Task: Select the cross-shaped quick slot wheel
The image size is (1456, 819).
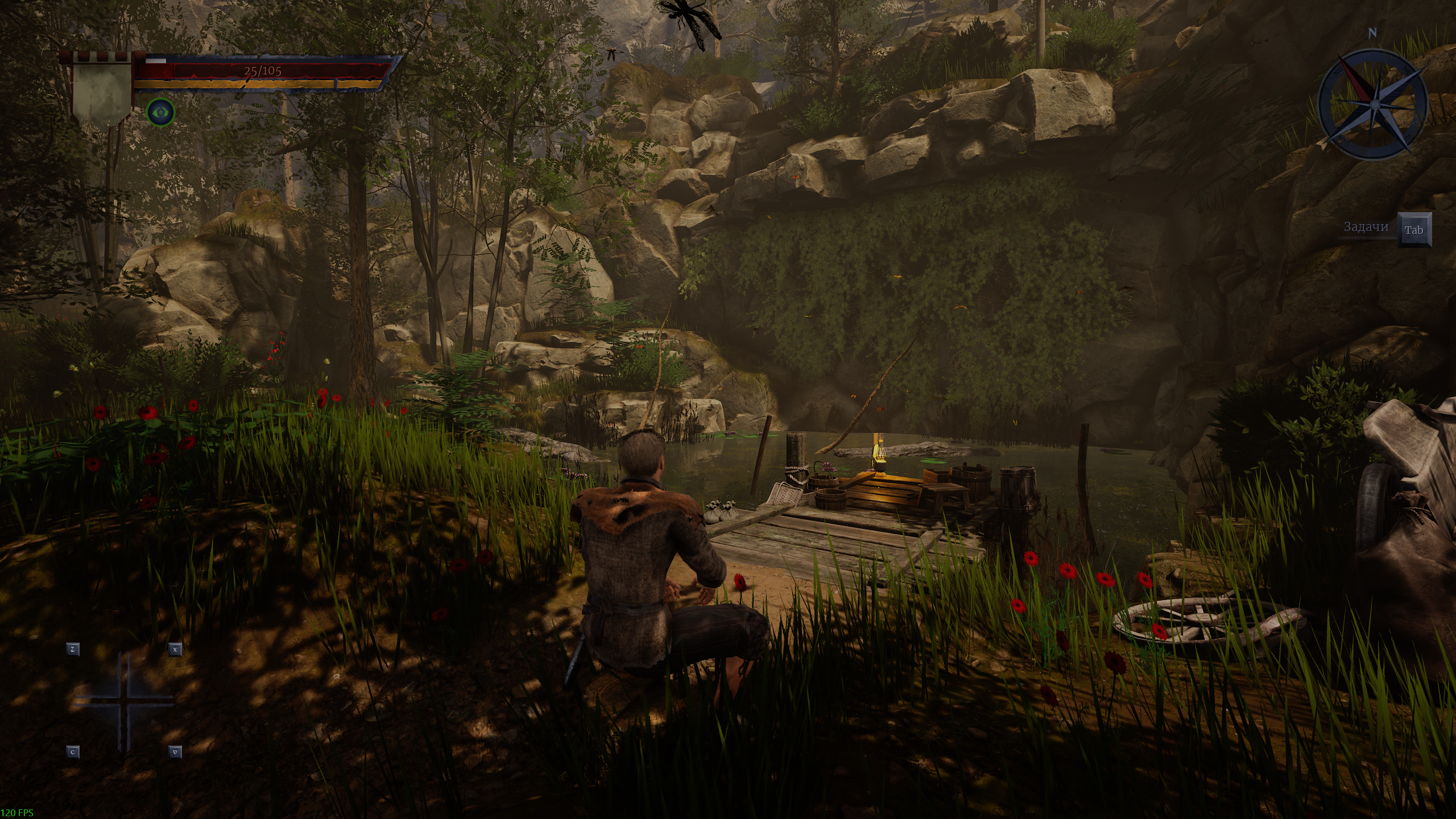Action: (123, 701)
